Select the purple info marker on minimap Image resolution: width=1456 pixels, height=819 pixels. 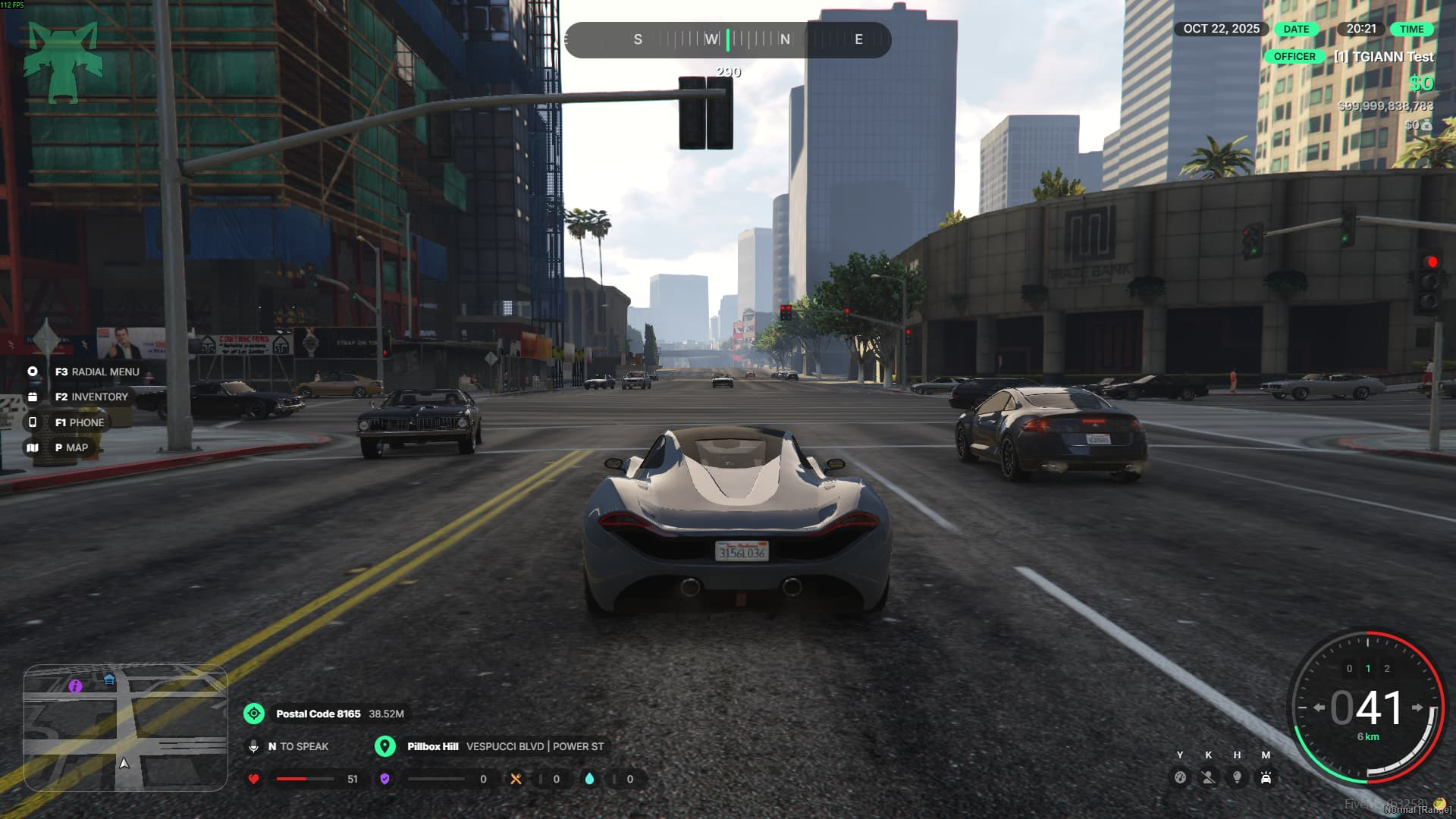(75, 686)
